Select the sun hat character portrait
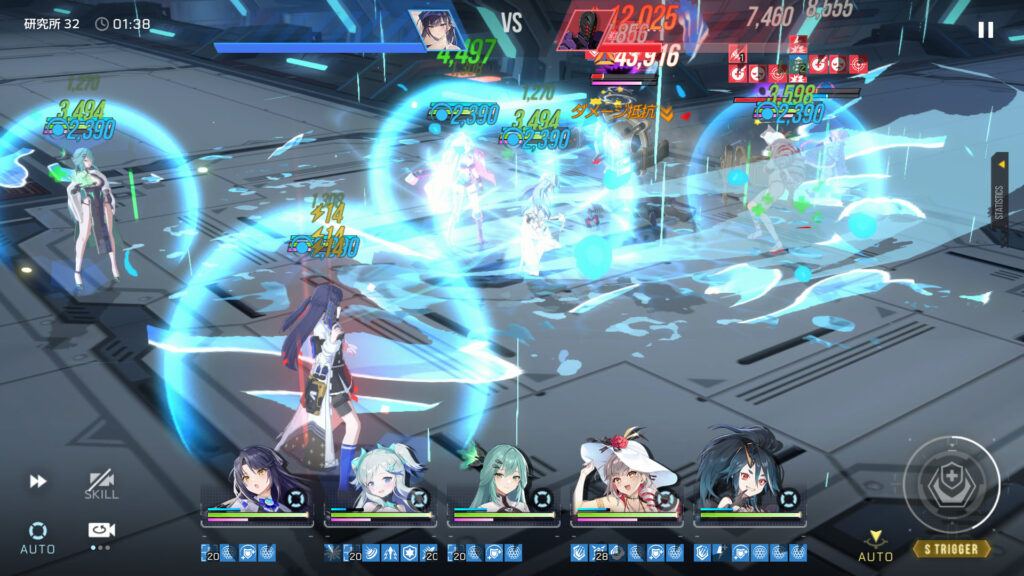 [628, 482]
